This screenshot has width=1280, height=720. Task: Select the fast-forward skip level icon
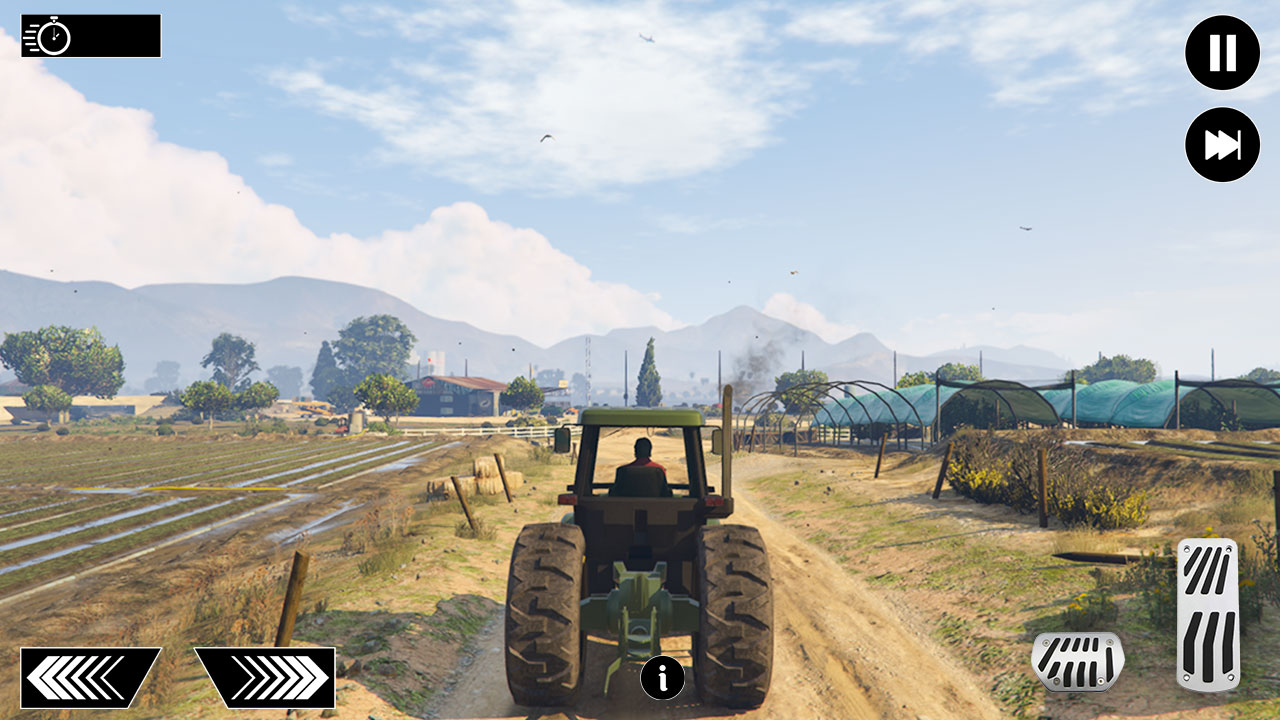pyautogui.click(x=1221, y=144)
